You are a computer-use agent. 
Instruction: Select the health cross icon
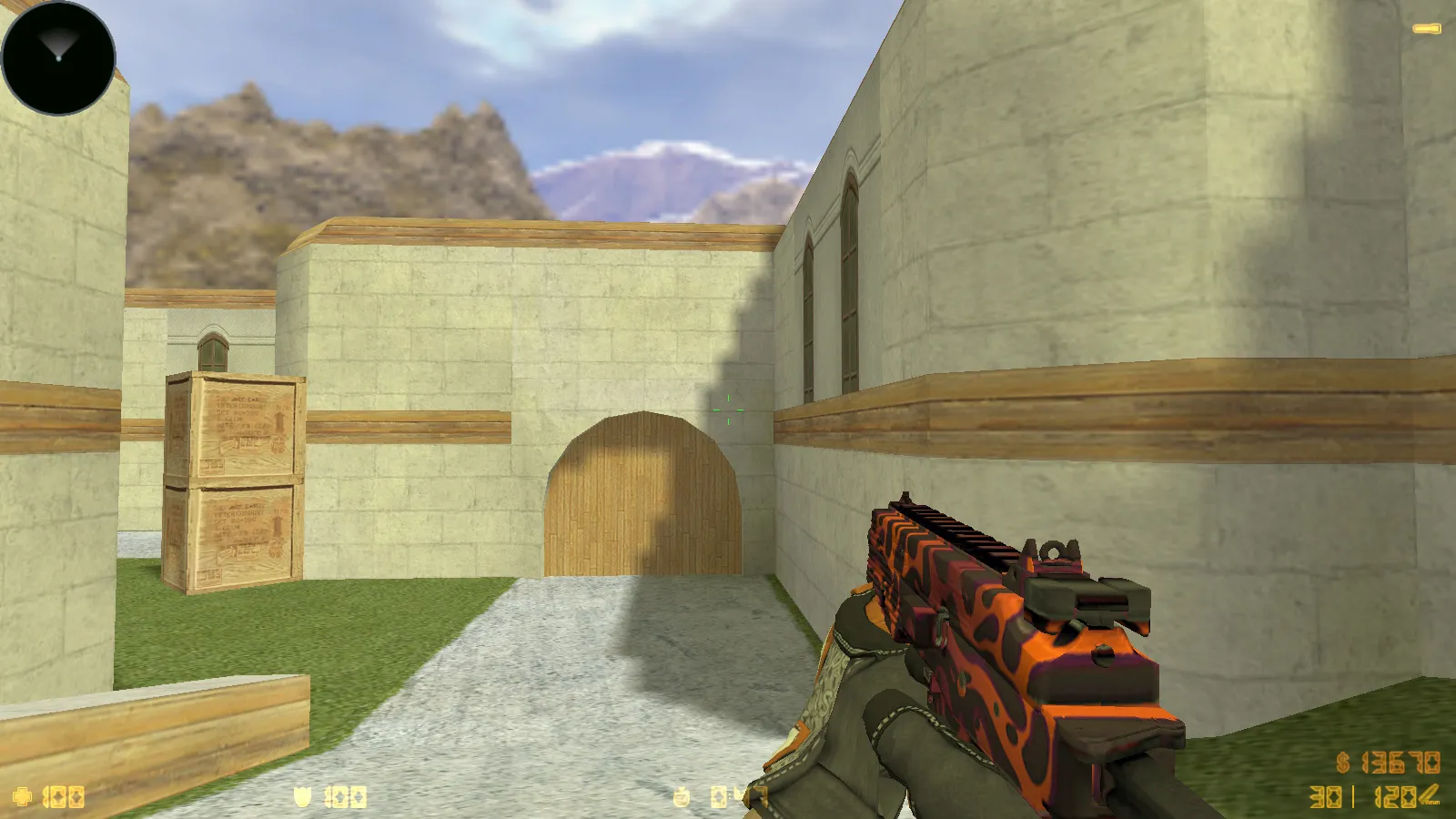tap(22, 797)
